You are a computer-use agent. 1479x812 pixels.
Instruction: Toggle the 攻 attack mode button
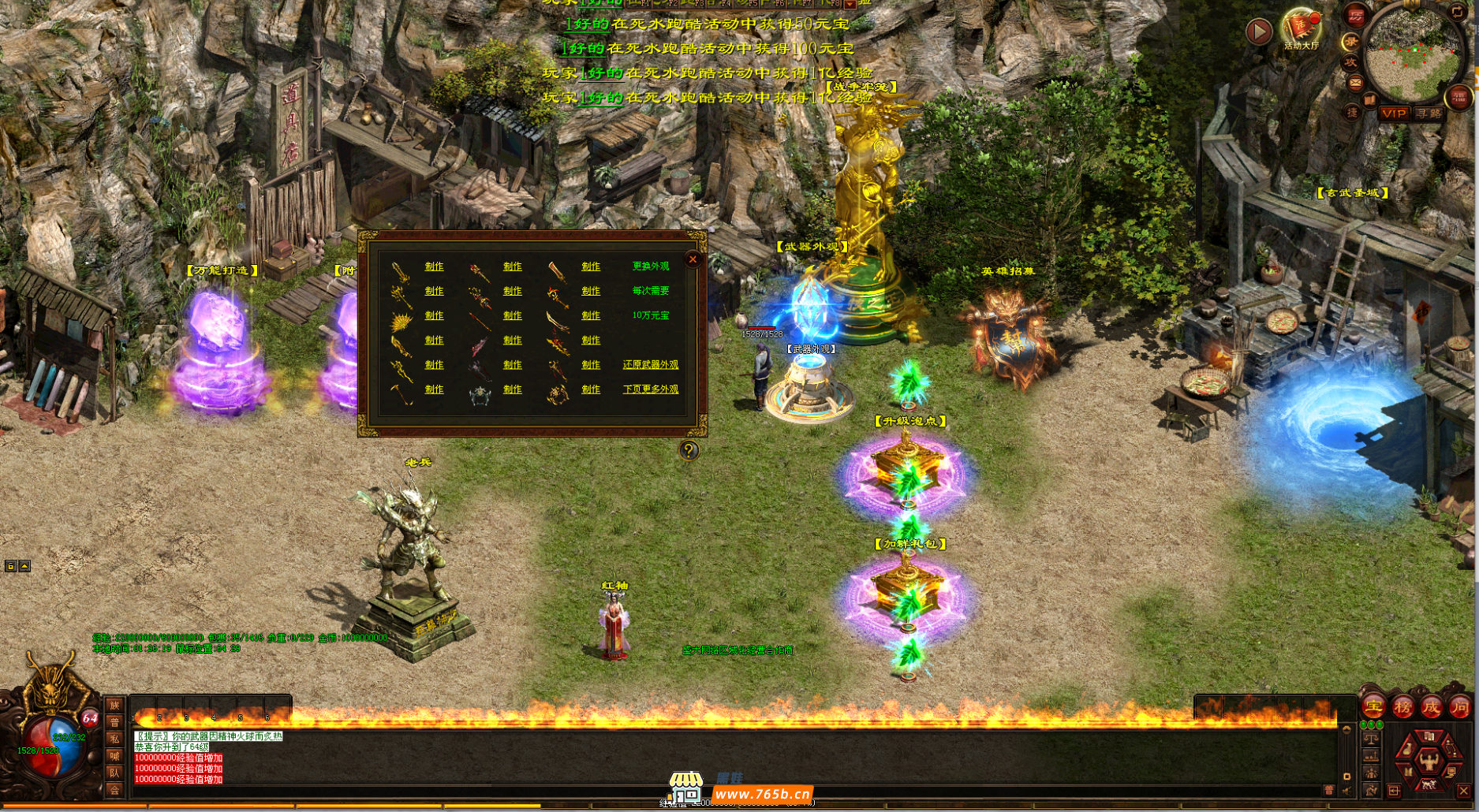coord(1350,61)
